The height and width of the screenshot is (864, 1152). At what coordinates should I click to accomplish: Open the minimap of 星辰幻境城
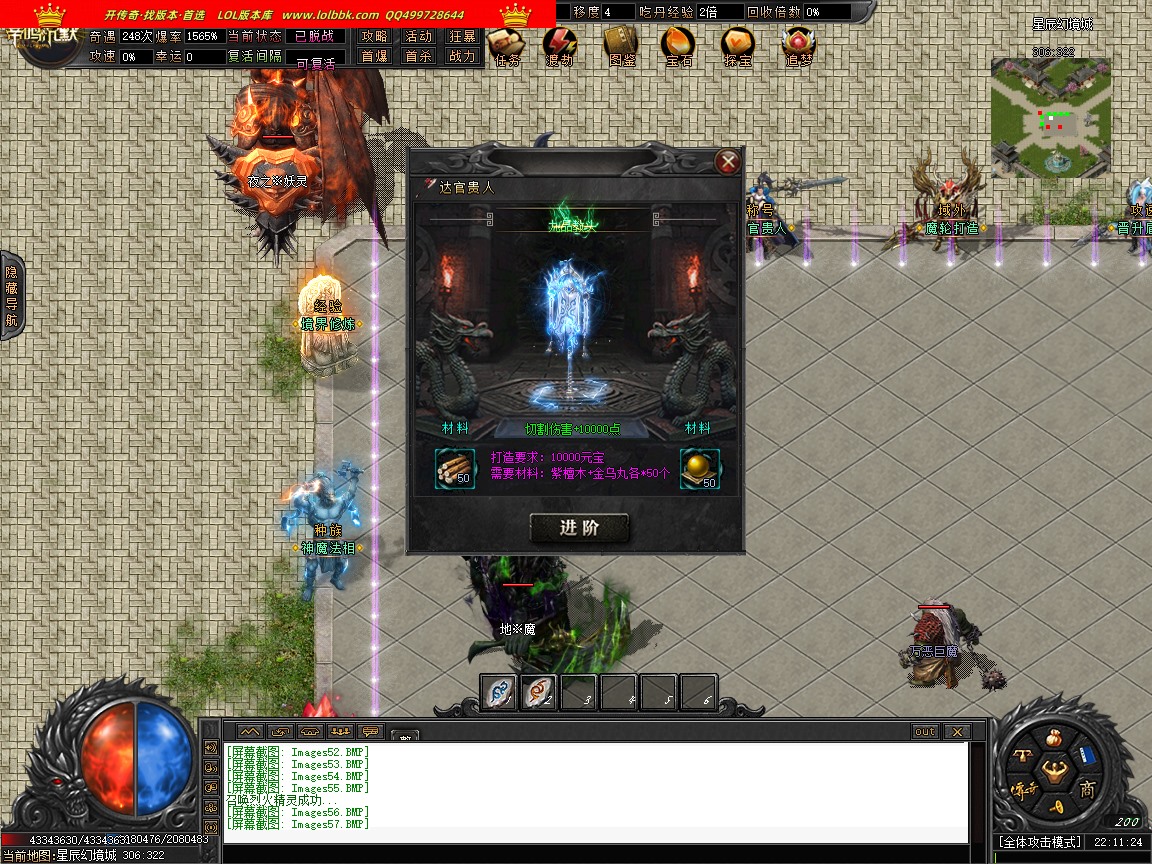point(1051,117)
